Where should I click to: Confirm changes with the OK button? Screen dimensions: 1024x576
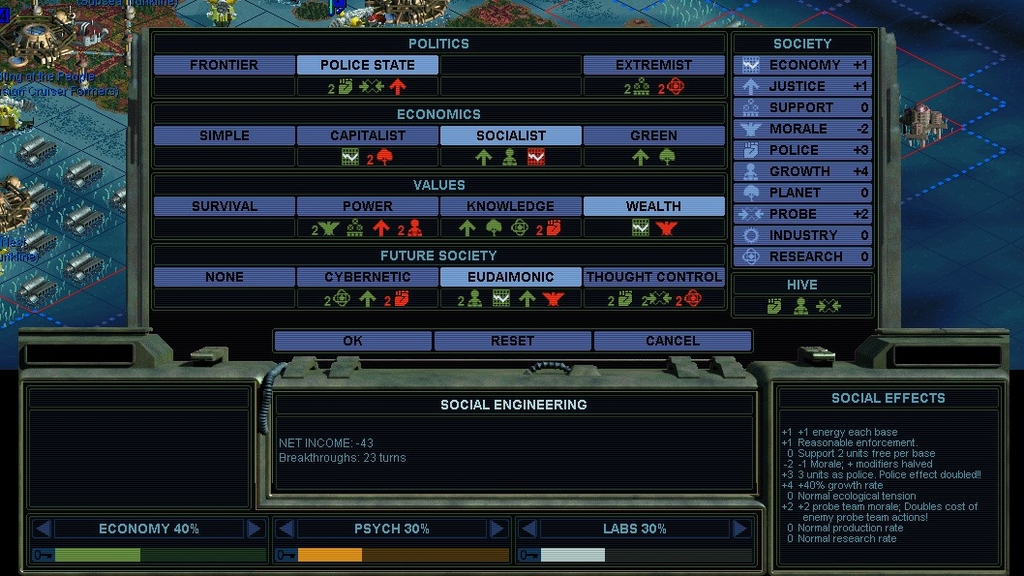(353, 341)
